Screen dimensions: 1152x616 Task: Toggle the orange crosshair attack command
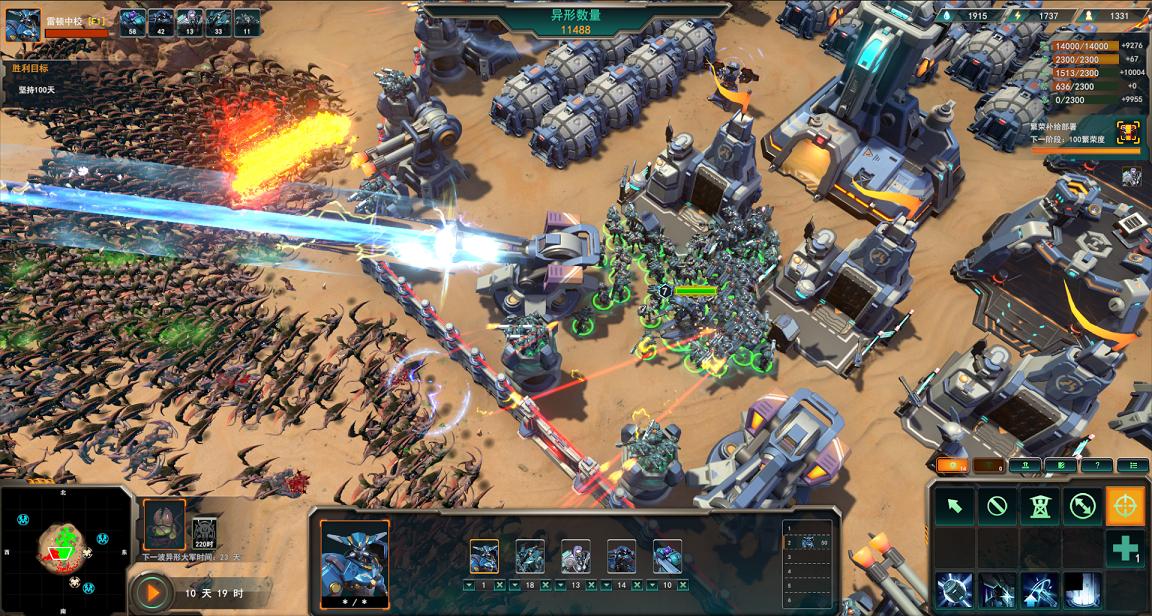1125,506
